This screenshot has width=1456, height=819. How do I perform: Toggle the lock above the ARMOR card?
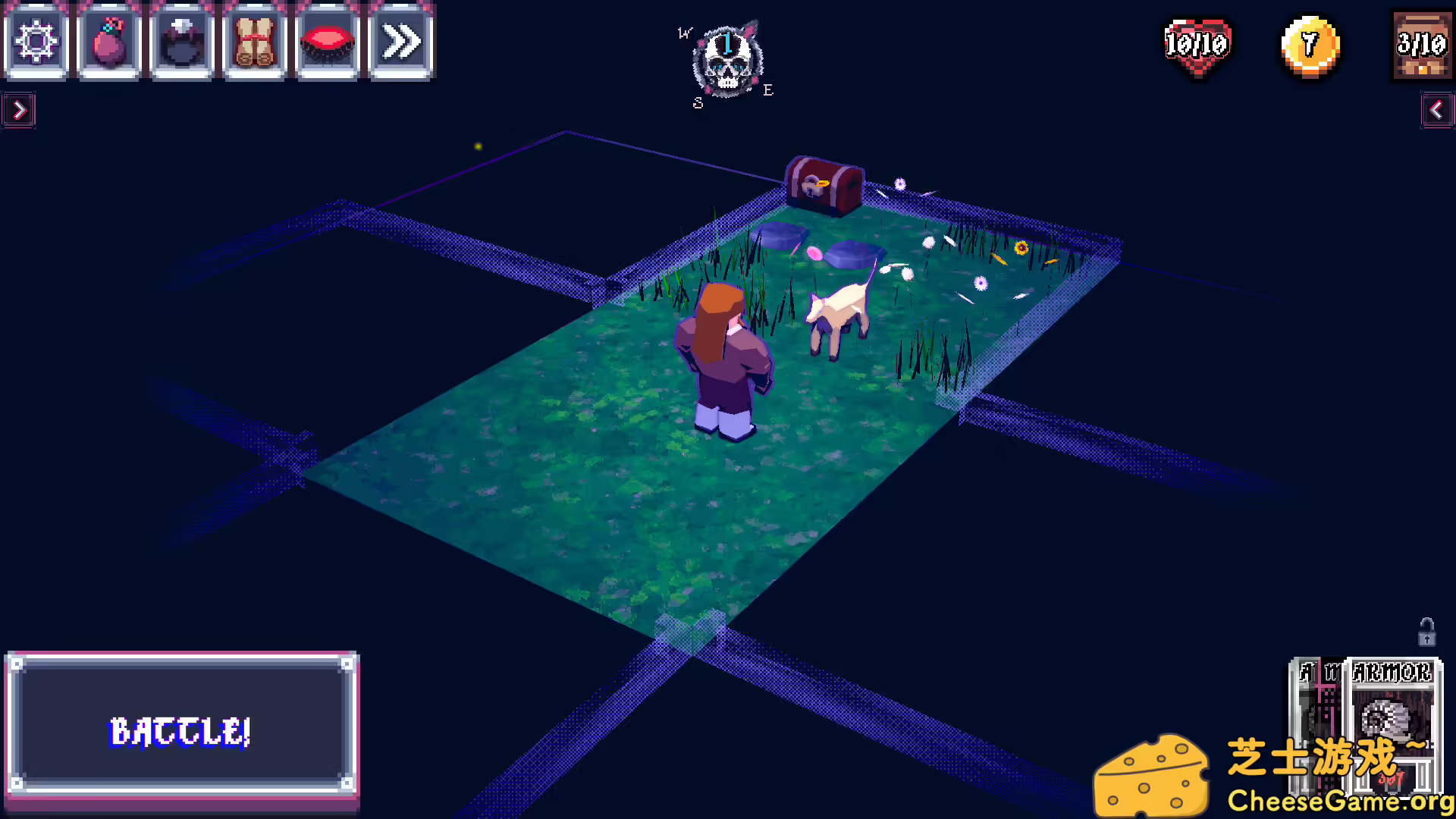(1425, 633)
